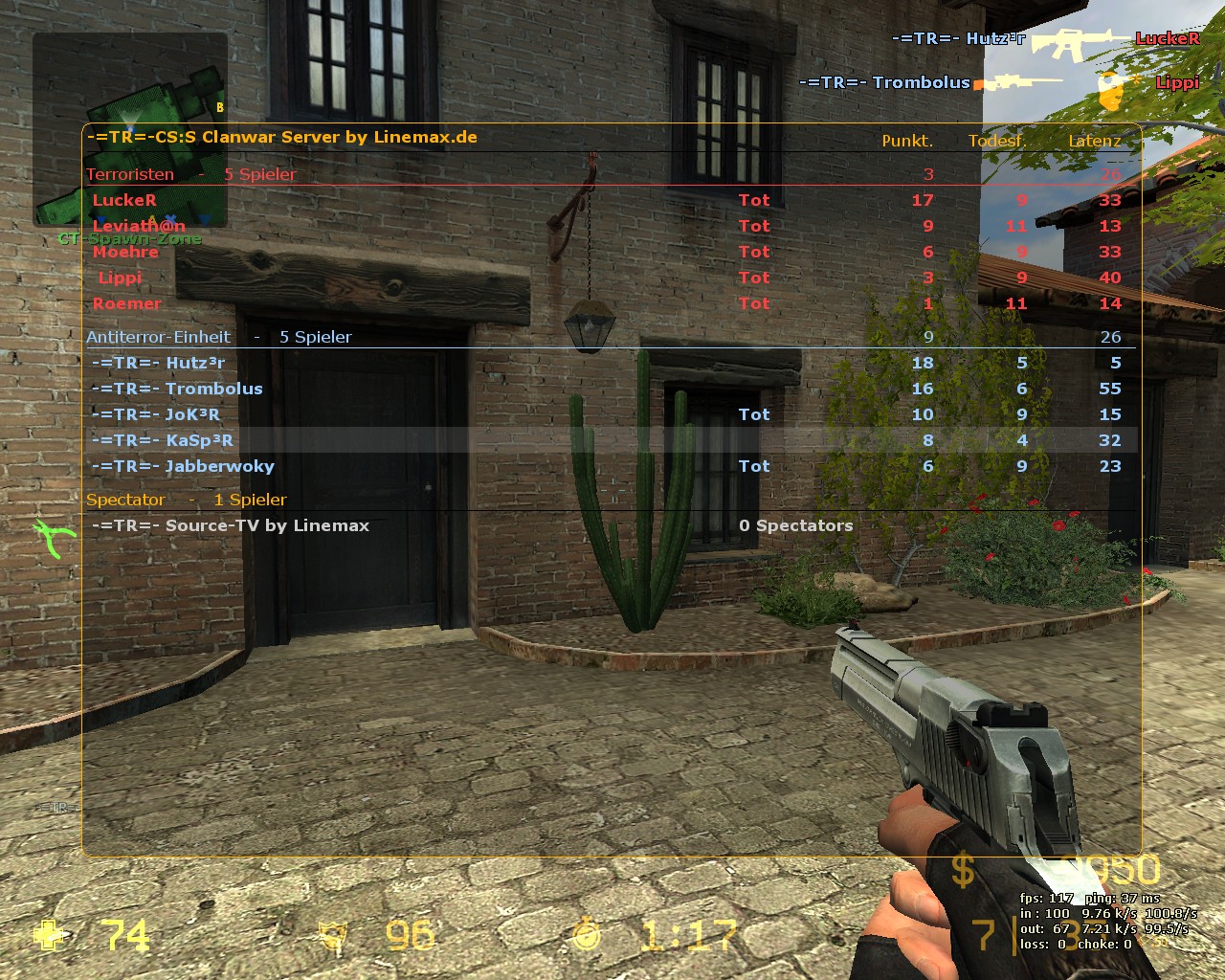Click the Punkt. column header

coord(906,141)
